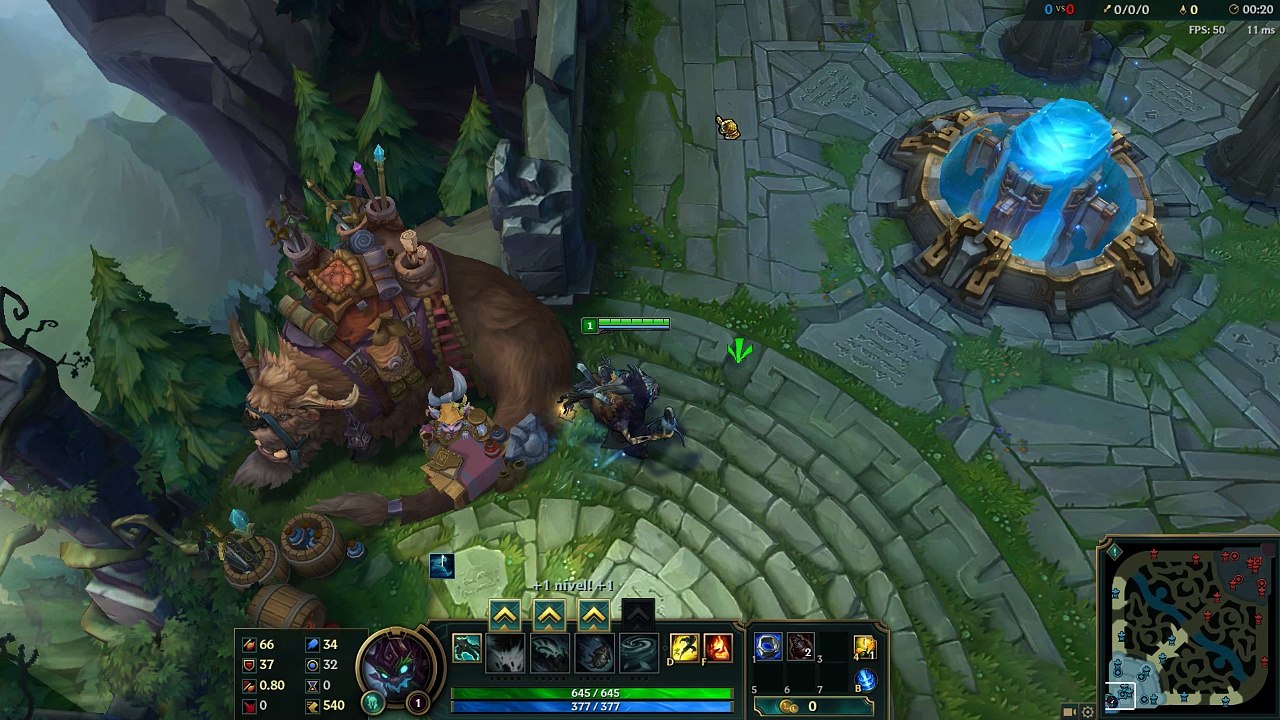Activate the Unspeakable Horror E ability icon
Screen dimensions: 1280x720
[594, 653]
